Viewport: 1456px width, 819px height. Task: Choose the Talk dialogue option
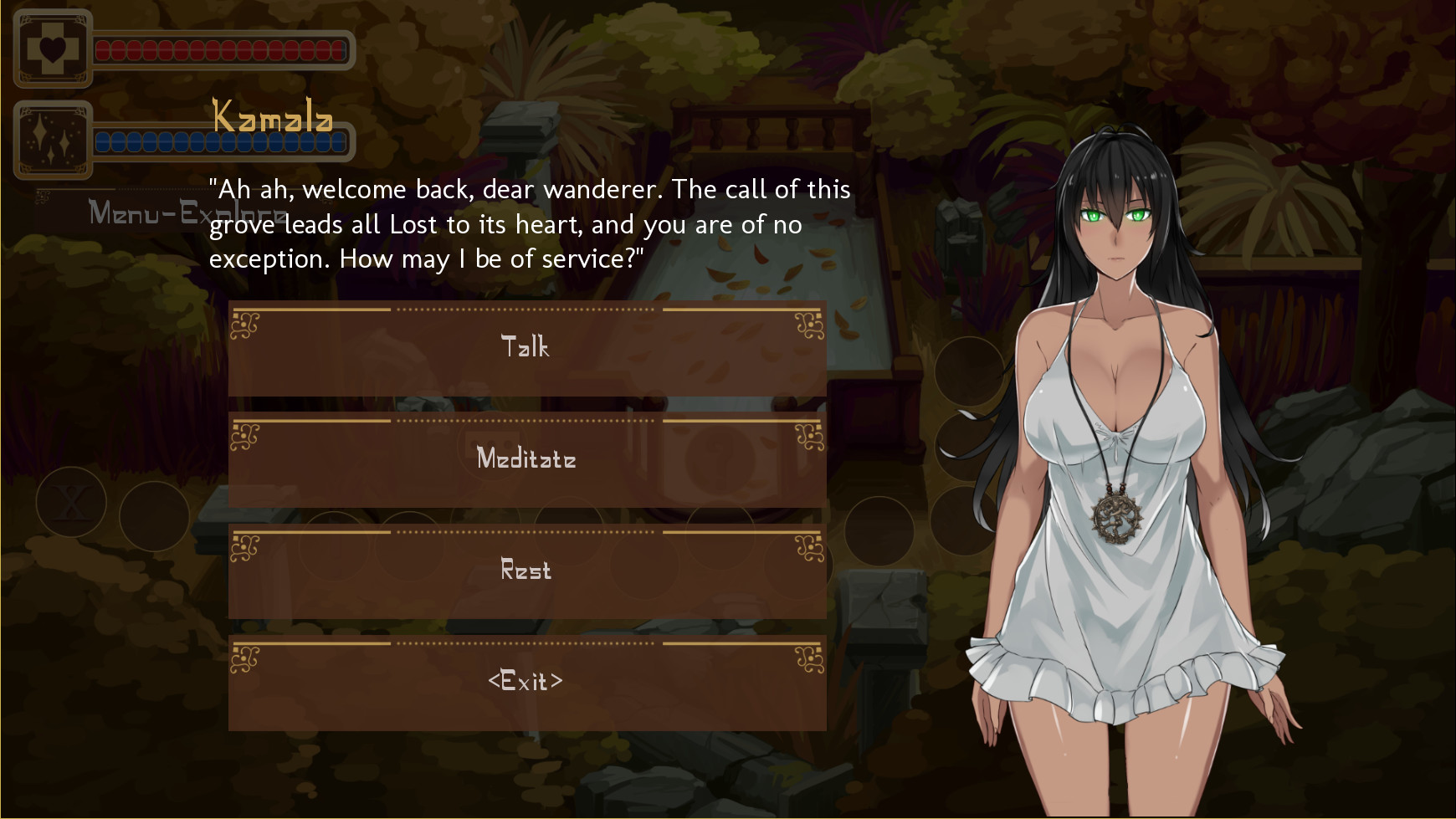526,348
